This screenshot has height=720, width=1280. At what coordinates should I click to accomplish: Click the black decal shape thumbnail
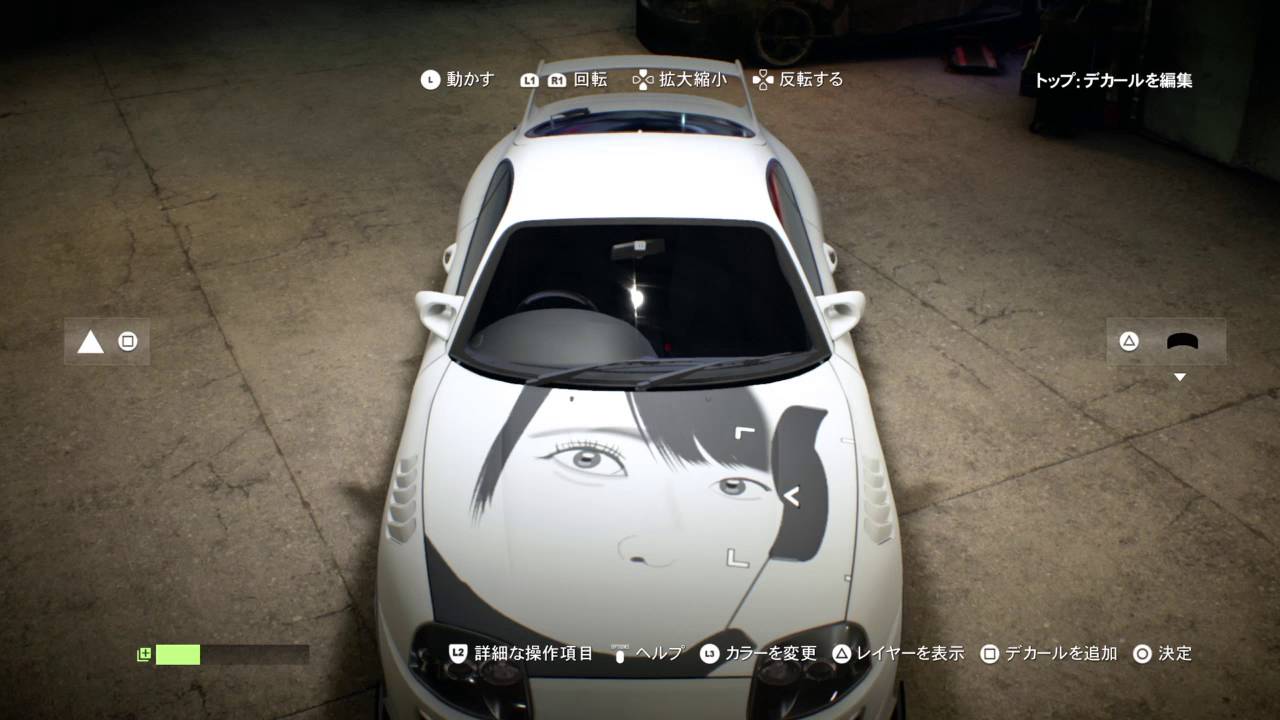click(x=1182, y=342)
